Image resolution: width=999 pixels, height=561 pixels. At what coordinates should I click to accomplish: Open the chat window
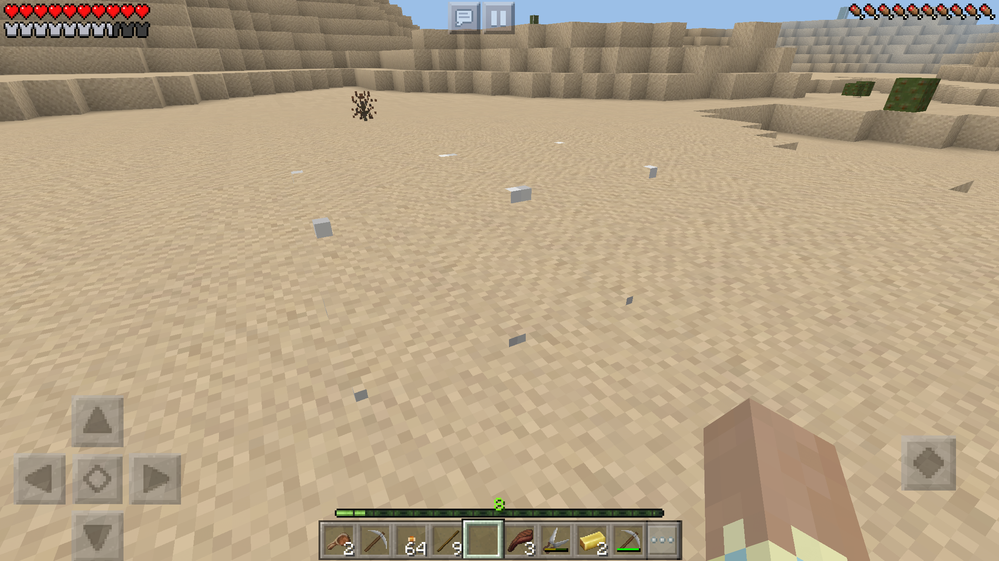click(x=463, y=17)
